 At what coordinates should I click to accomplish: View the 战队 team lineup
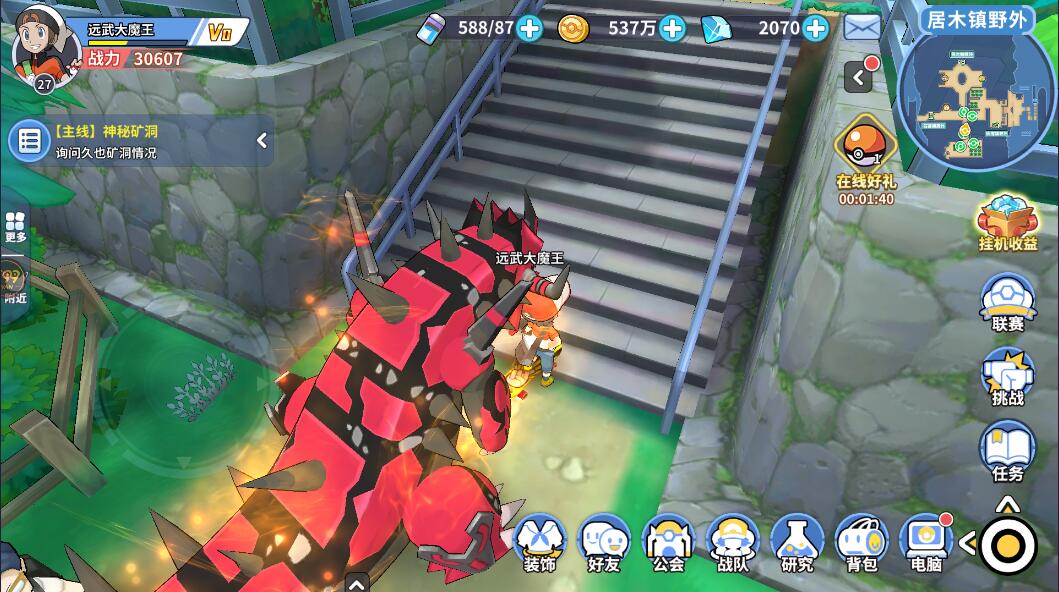733,543
